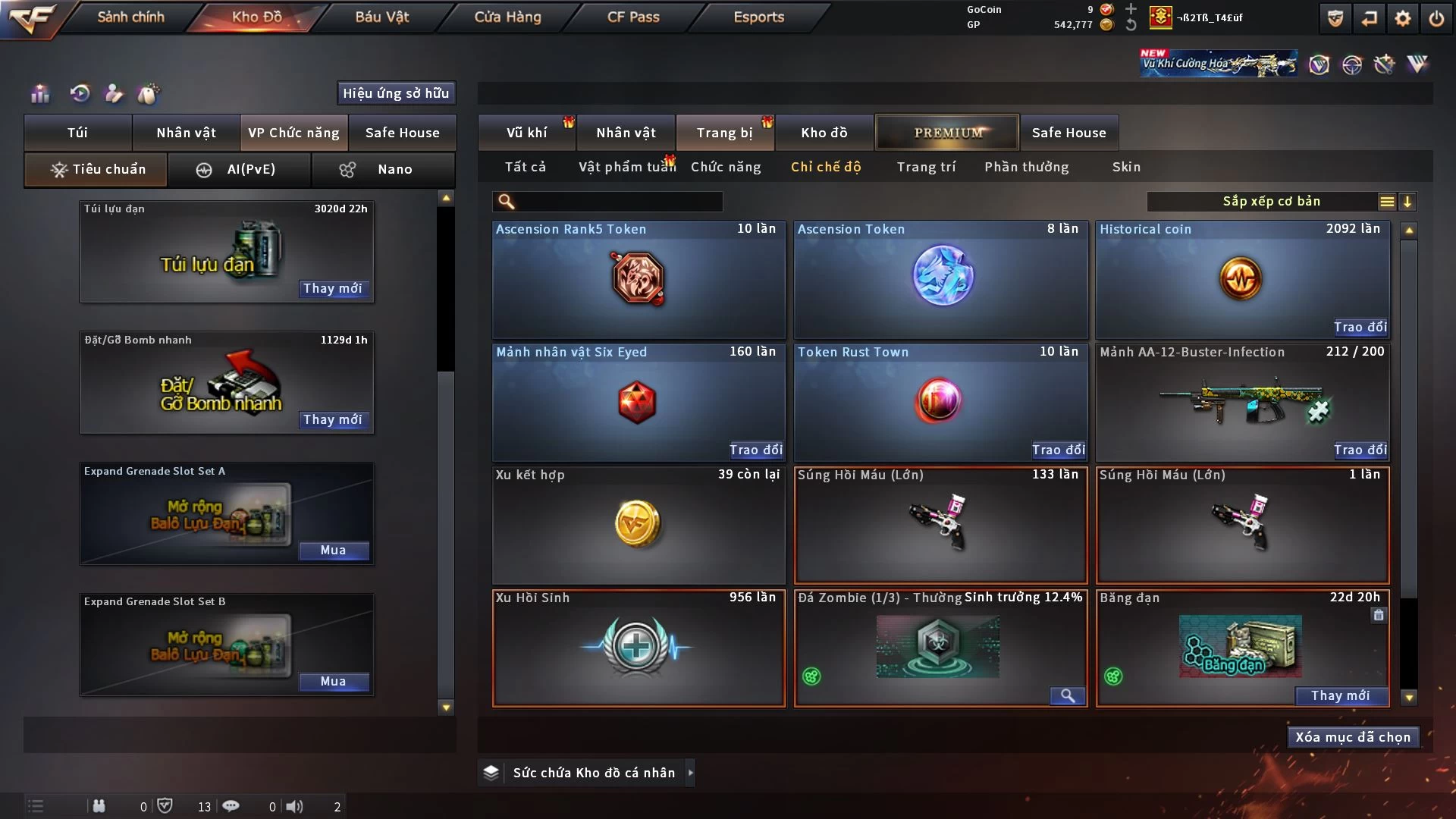This screenshot has height=819, width=1456.
Task: Buy Expand Grenade Slot Set A
Action: pos(333,551)
